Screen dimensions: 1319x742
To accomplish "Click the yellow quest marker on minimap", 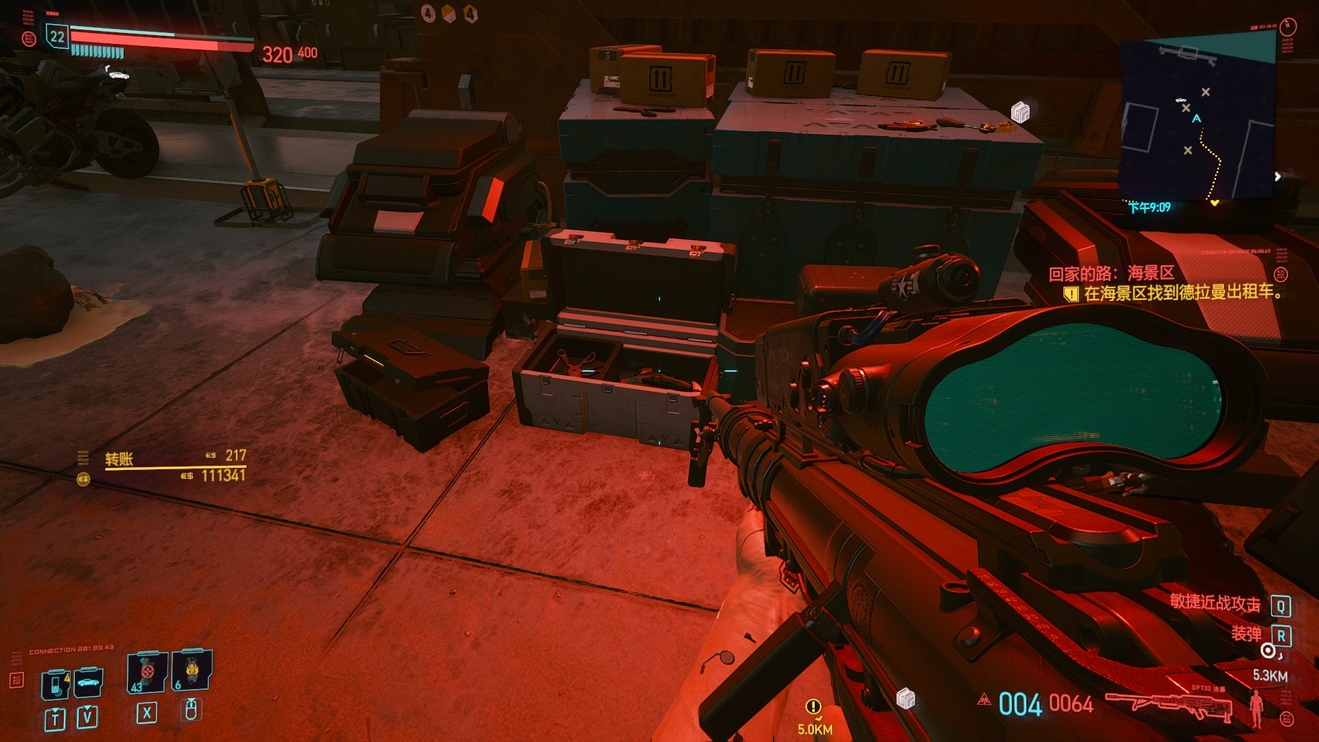I will (1215, 203).
